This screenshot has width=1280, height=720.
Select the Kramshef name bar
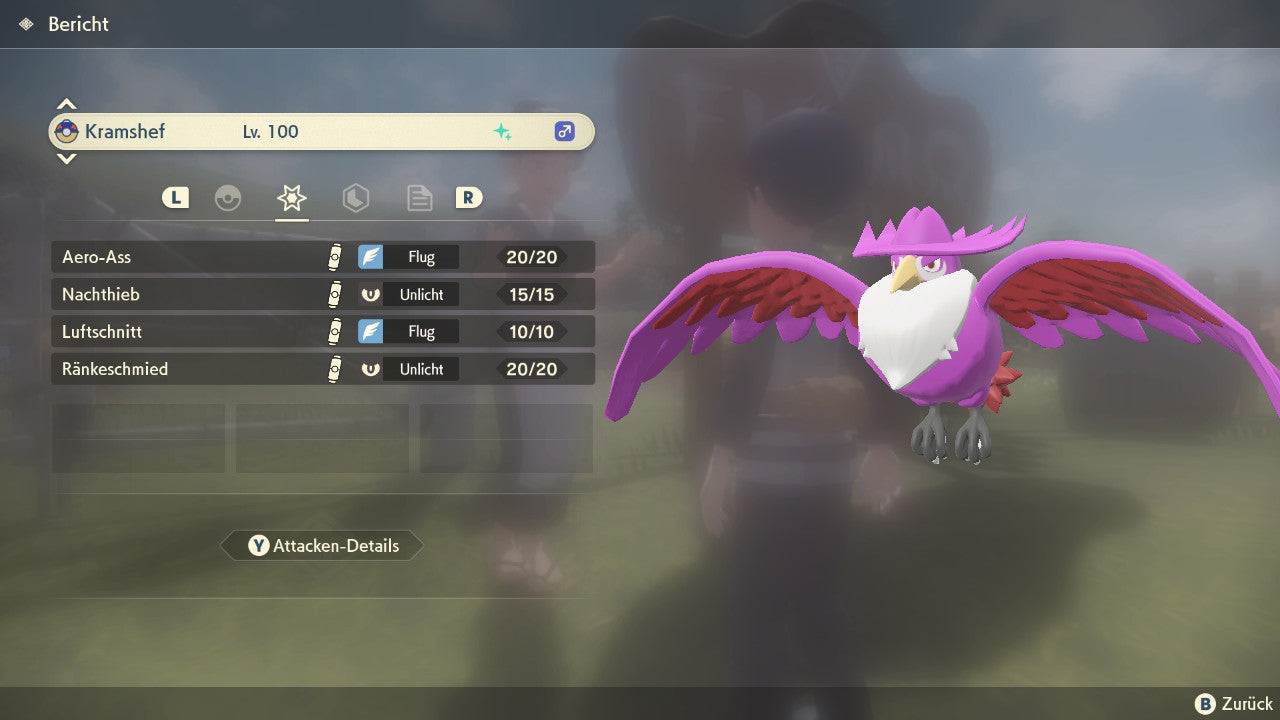point(322,131)
